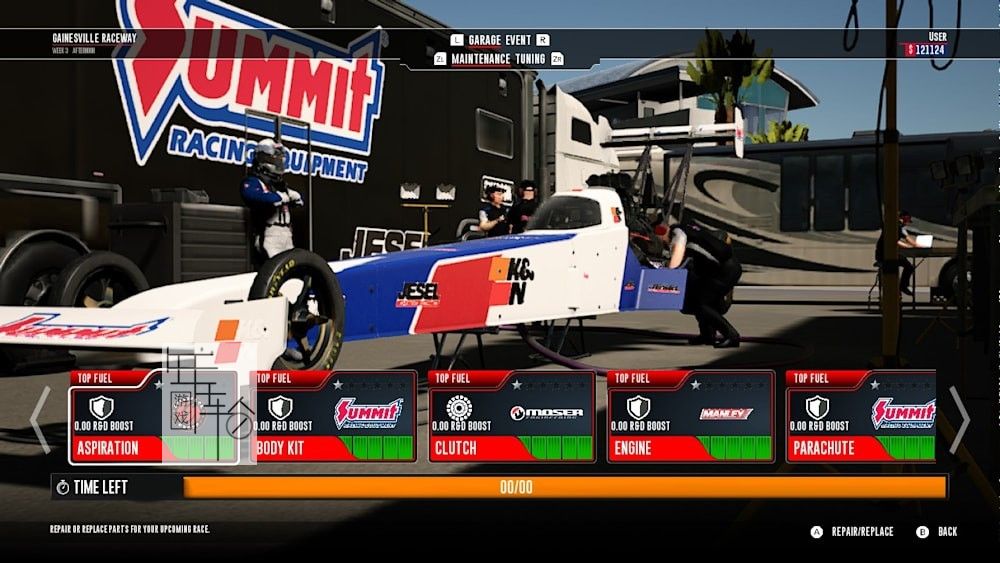The height and width of the screenshot is (563, 1000).
Task: Switch to the Garage tab
Action: coord(485,40)
